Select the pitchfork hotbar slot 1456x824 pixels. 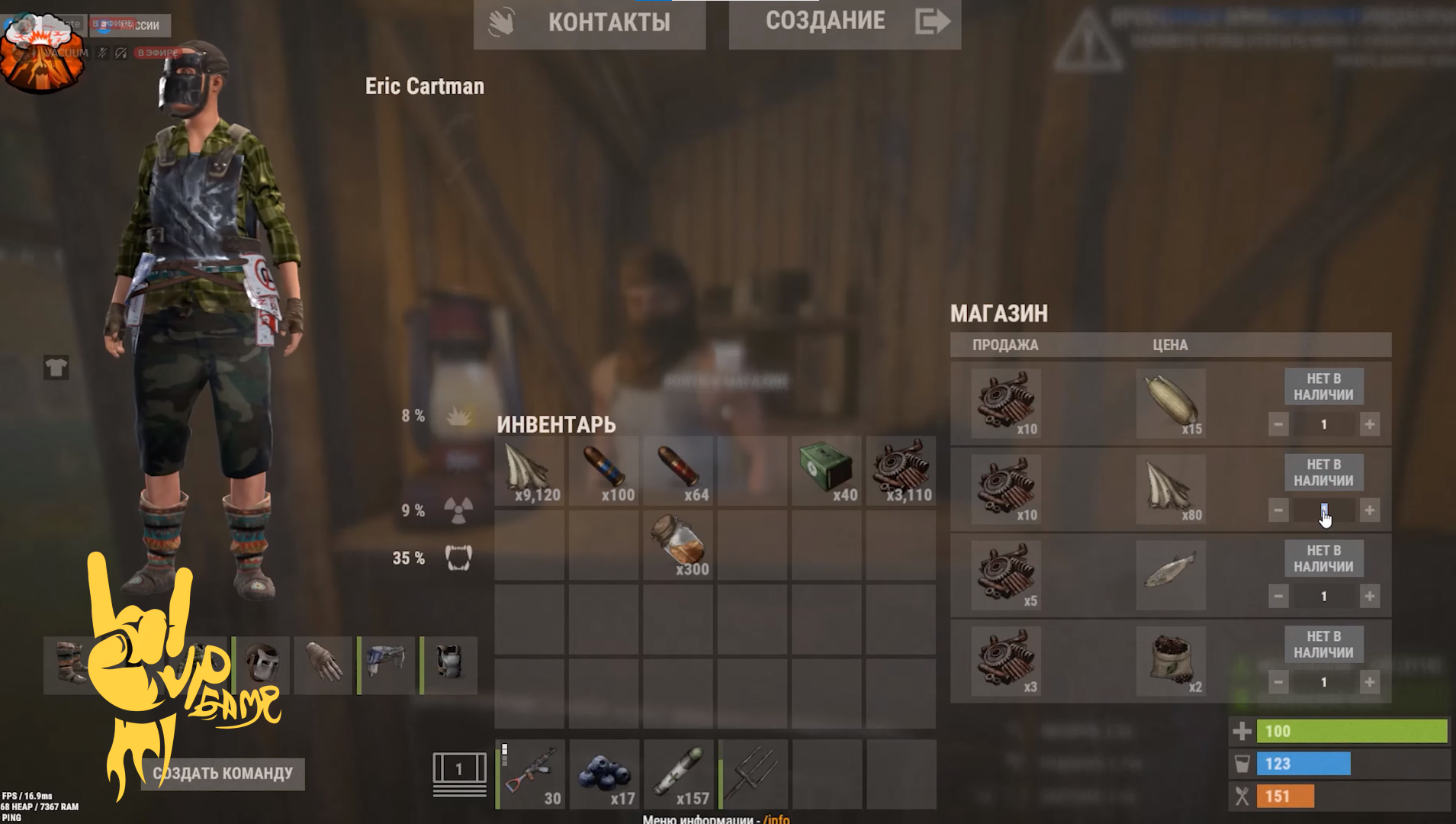pyautogui.click(x=752, y=774)
